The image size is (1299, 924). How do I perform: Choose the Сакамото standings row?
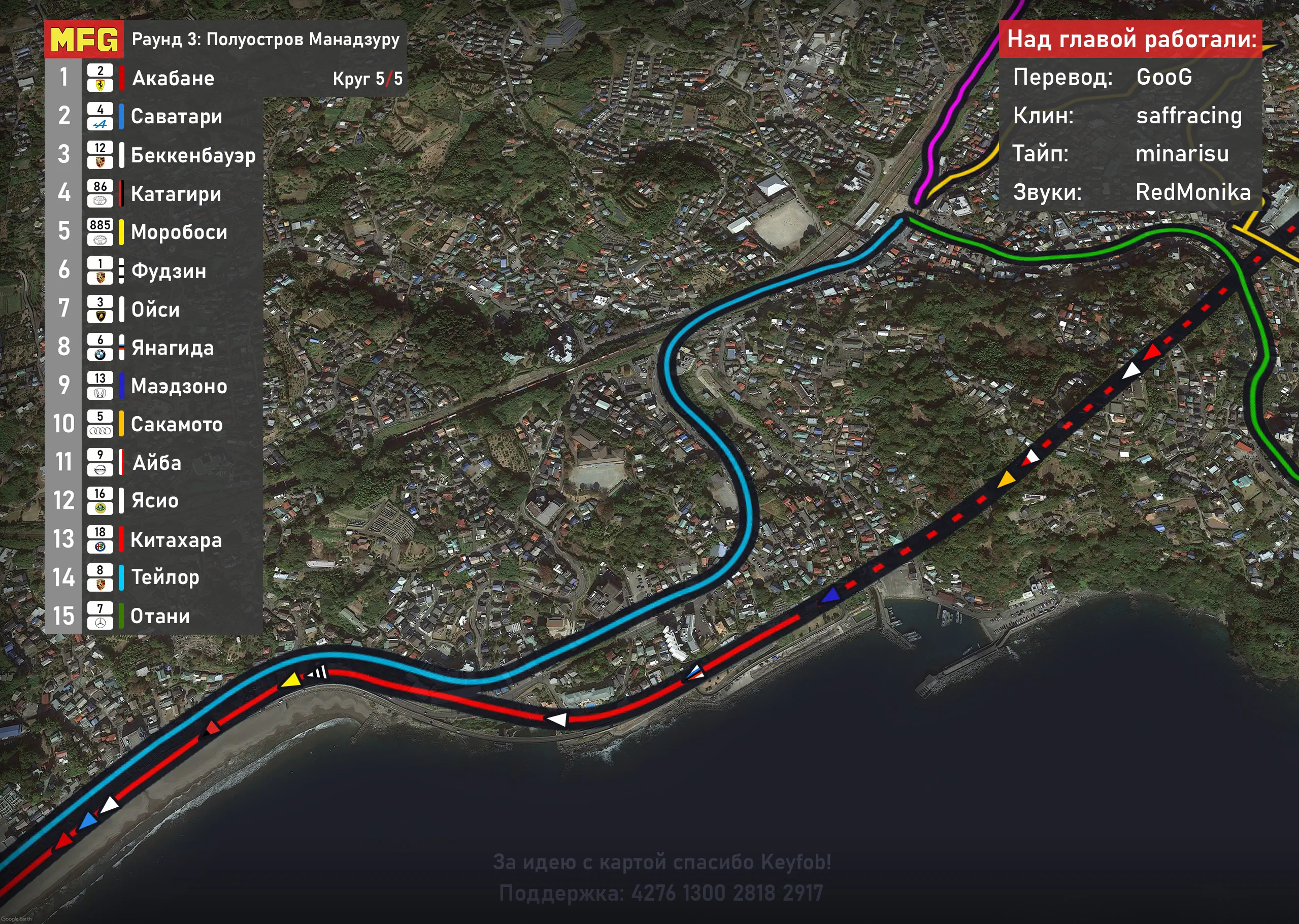tap(177, 424)
